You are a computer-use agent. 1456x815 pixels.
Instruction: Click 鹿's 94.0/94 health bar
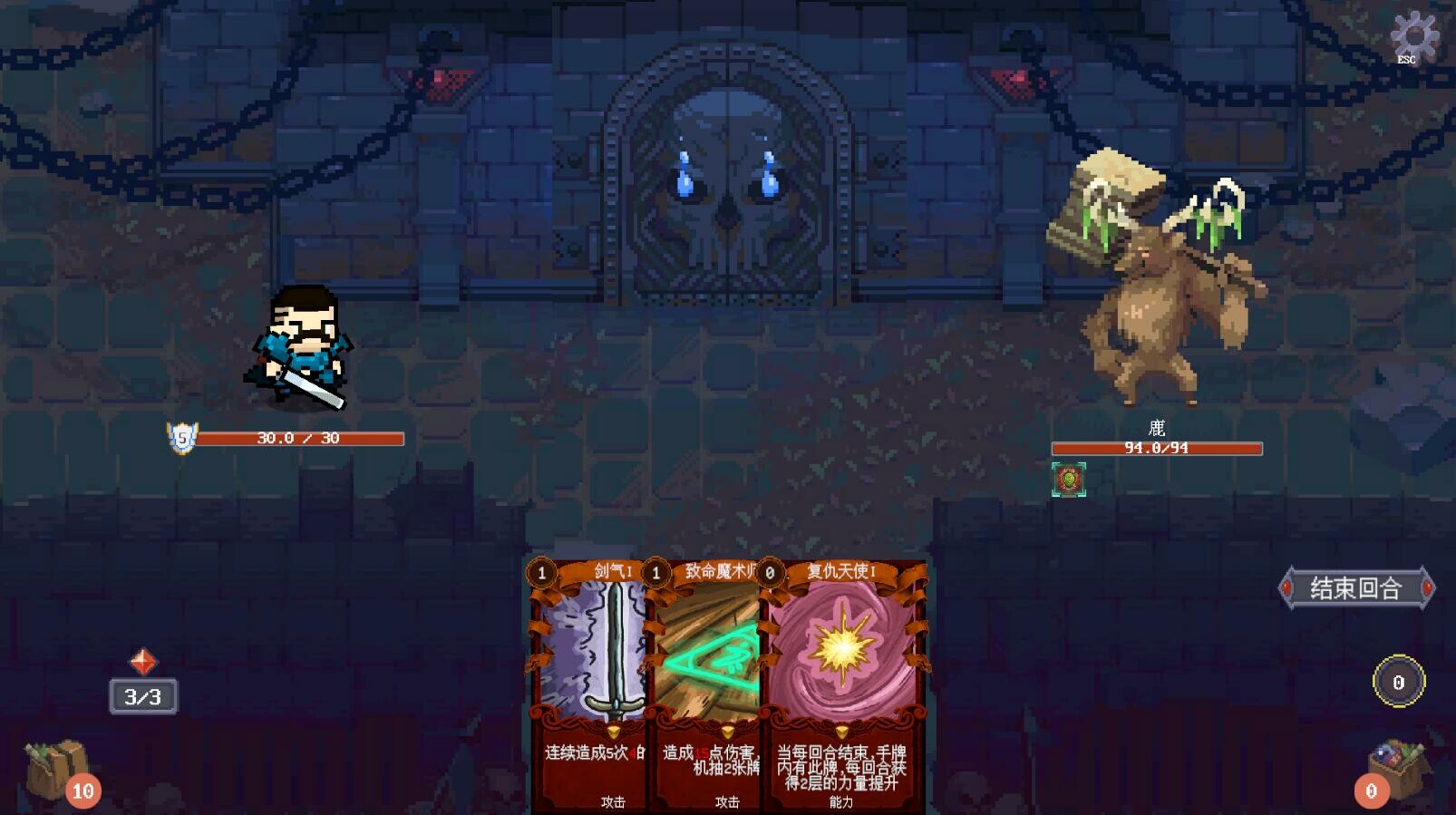pos(1156,447)
